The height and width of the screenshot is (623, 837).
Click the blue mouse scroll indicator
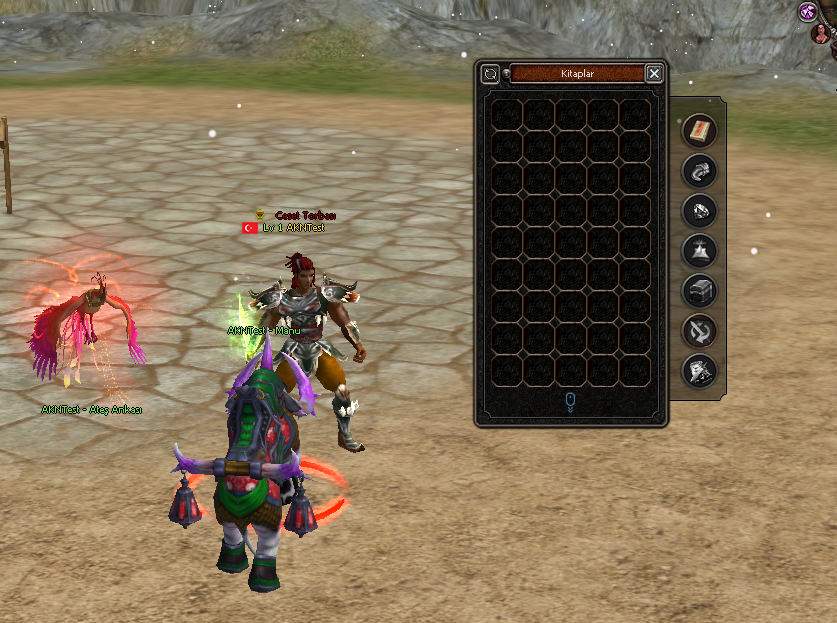(570, 402)
